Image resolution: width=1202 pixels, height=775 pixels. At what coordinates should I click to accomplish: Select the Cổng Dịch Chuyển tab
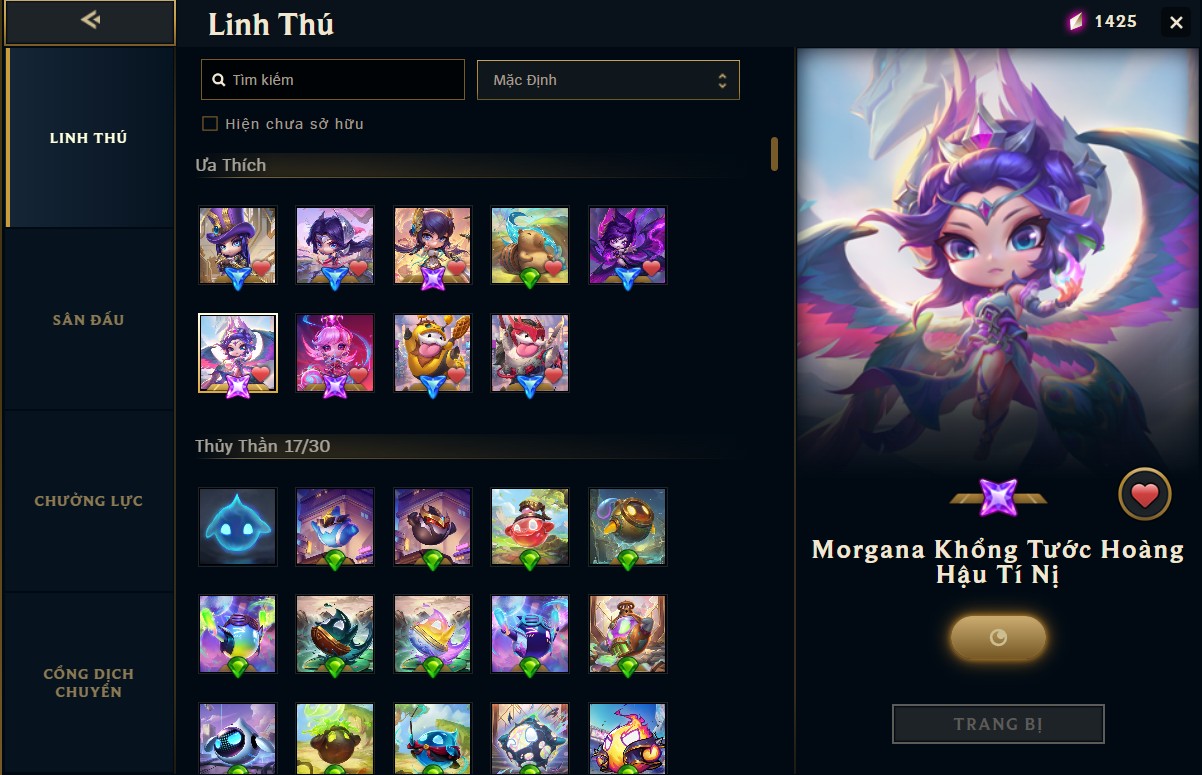click(89, 683)
